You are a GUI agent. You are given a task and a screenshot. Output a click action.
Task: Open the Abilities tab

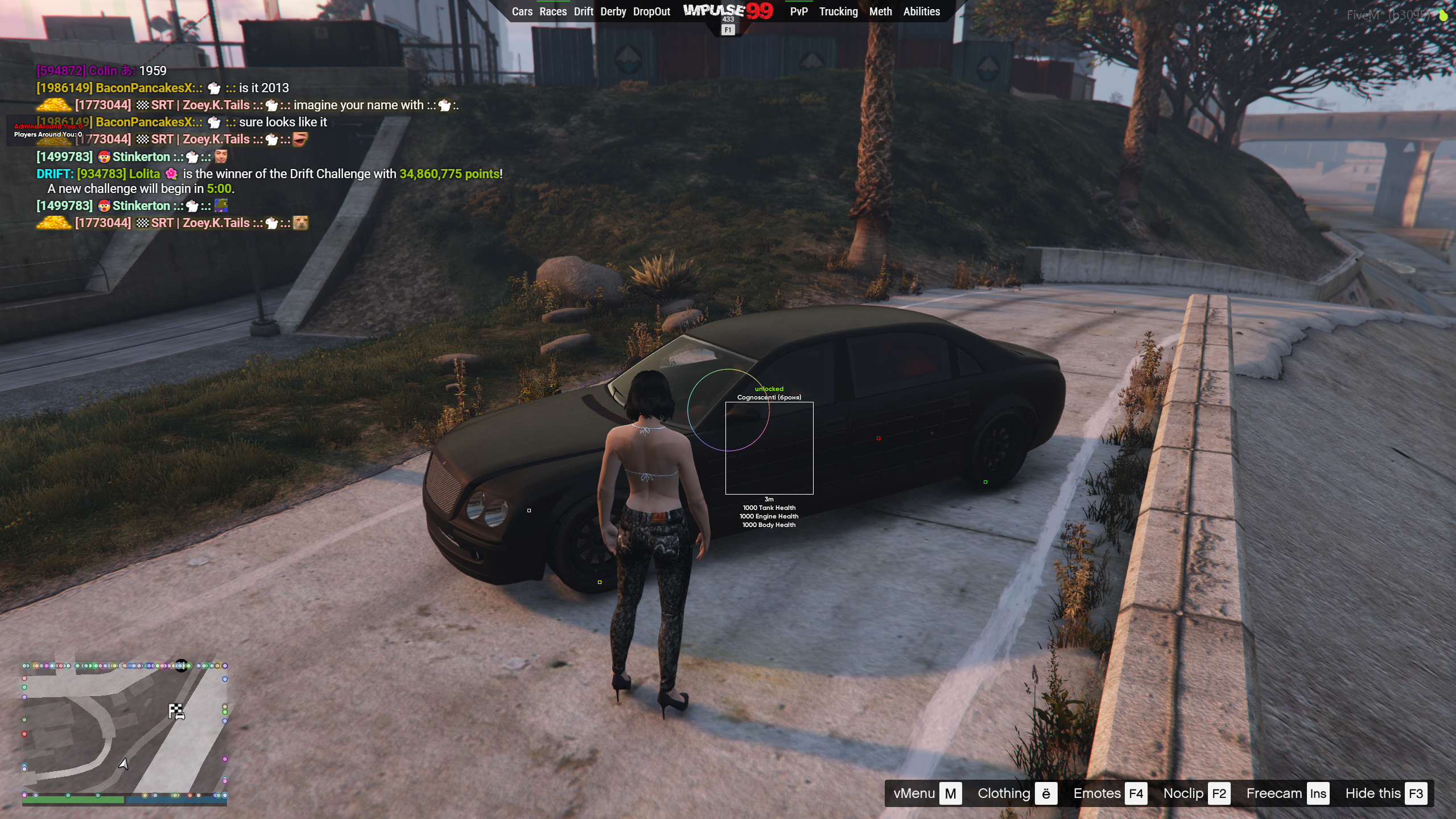pyautogui.click(x=921, y=11)
